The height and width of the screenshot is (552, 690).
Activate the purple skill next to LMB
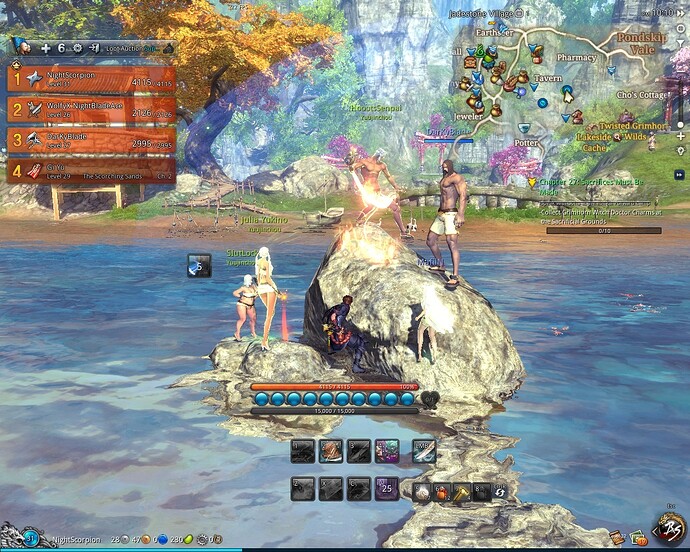(387, 452)
